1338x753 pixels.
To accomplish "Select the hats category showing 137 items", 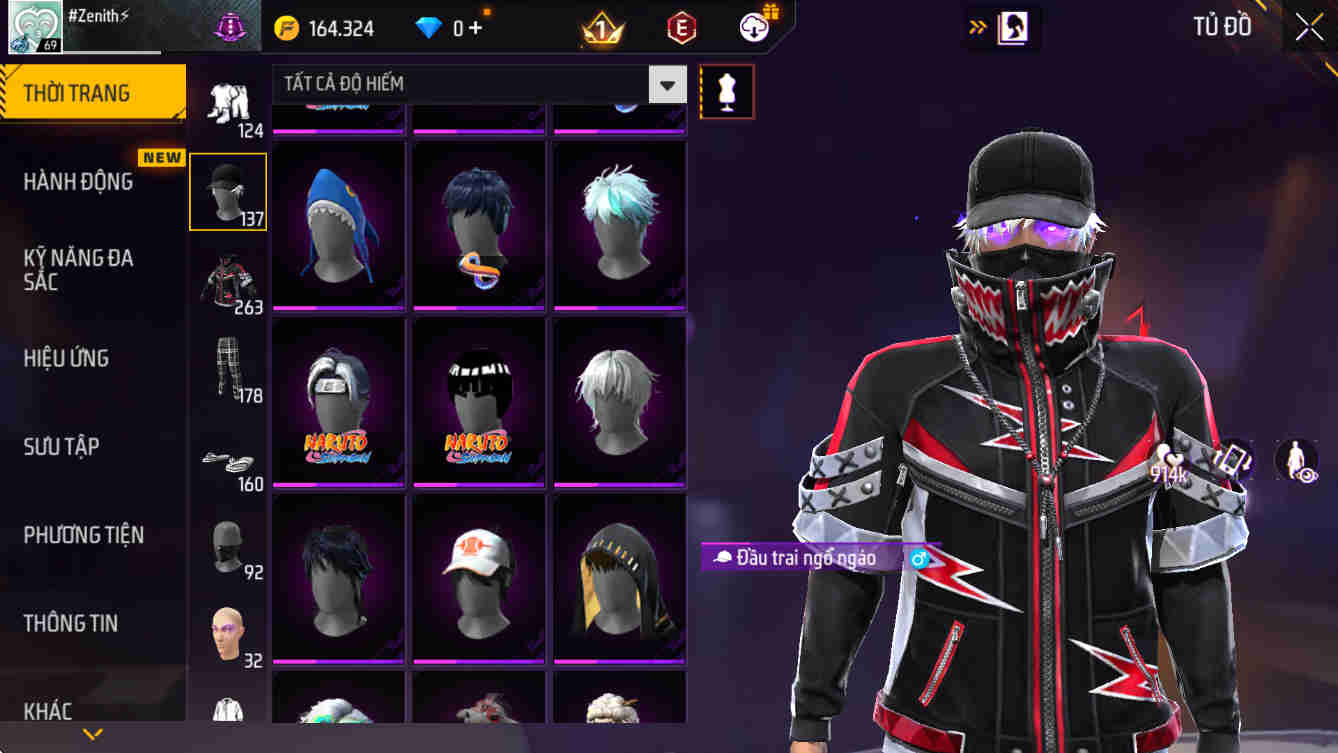I will click(228, 190).
